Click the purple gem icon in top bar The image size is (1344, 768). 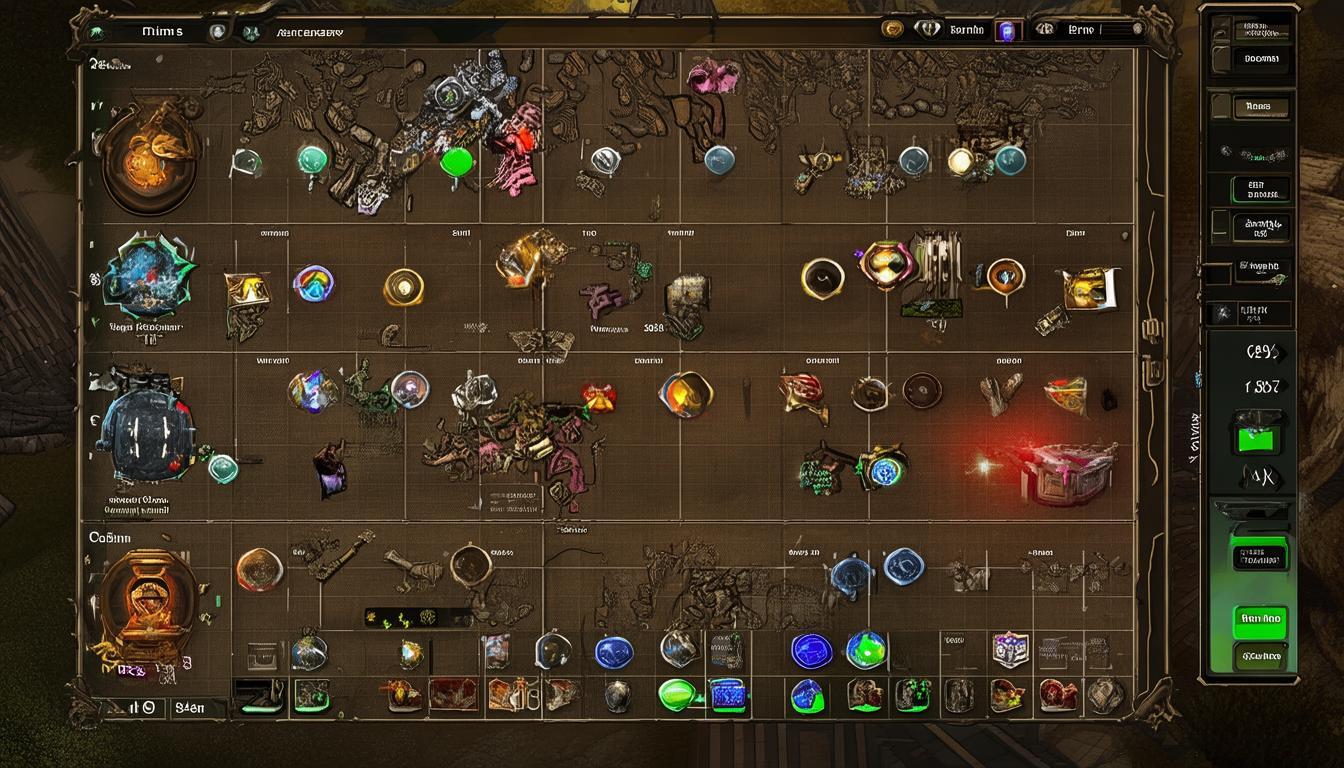tap(1007, 31)
